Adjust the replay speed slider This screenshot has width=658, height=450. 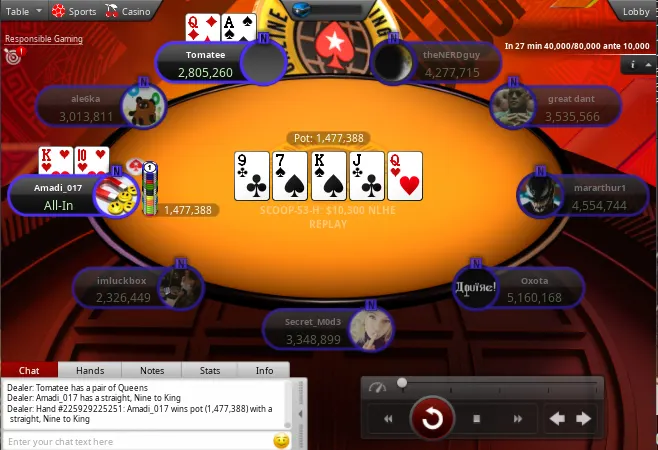[402, 383]
